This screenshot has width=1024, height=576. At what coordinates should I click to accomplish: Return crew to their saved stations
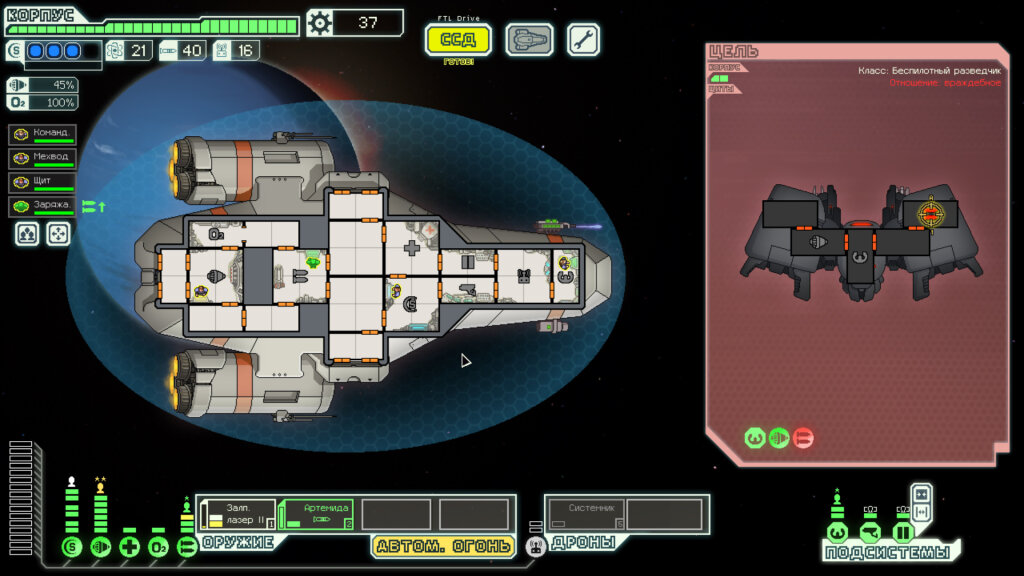59,234
